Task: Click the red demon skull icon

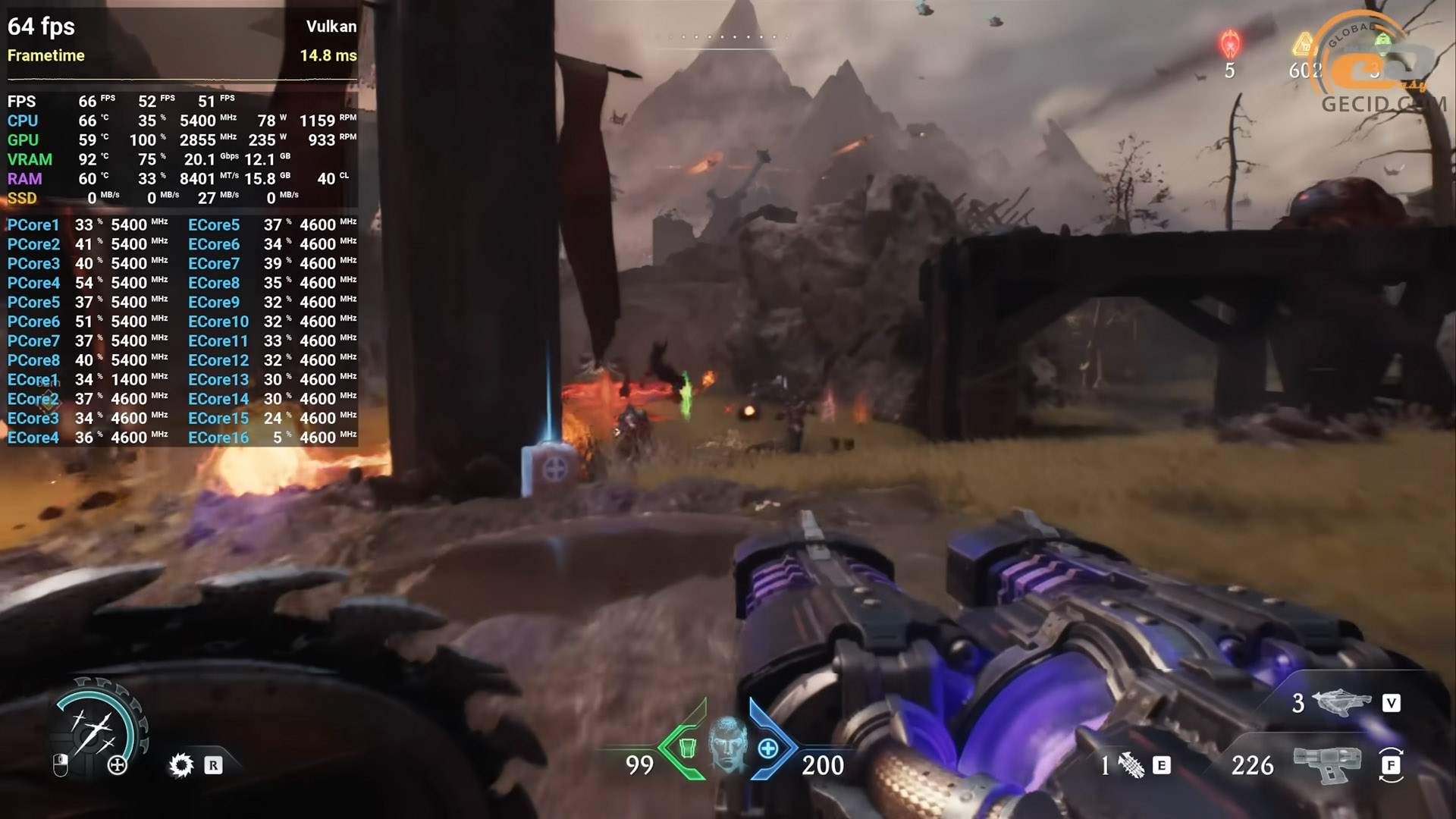Action: click(1229, 44)
